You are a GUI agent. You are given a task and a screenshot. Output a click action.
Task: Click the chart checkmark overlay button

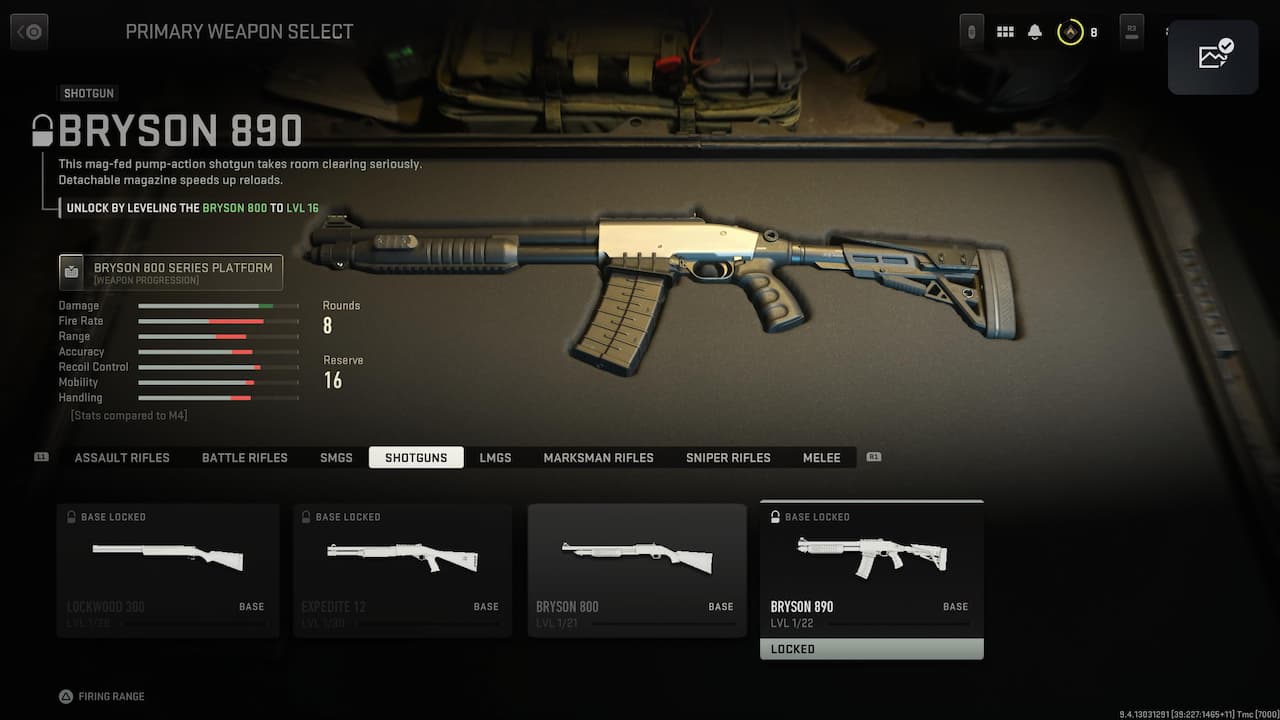tap(1213, 57)
